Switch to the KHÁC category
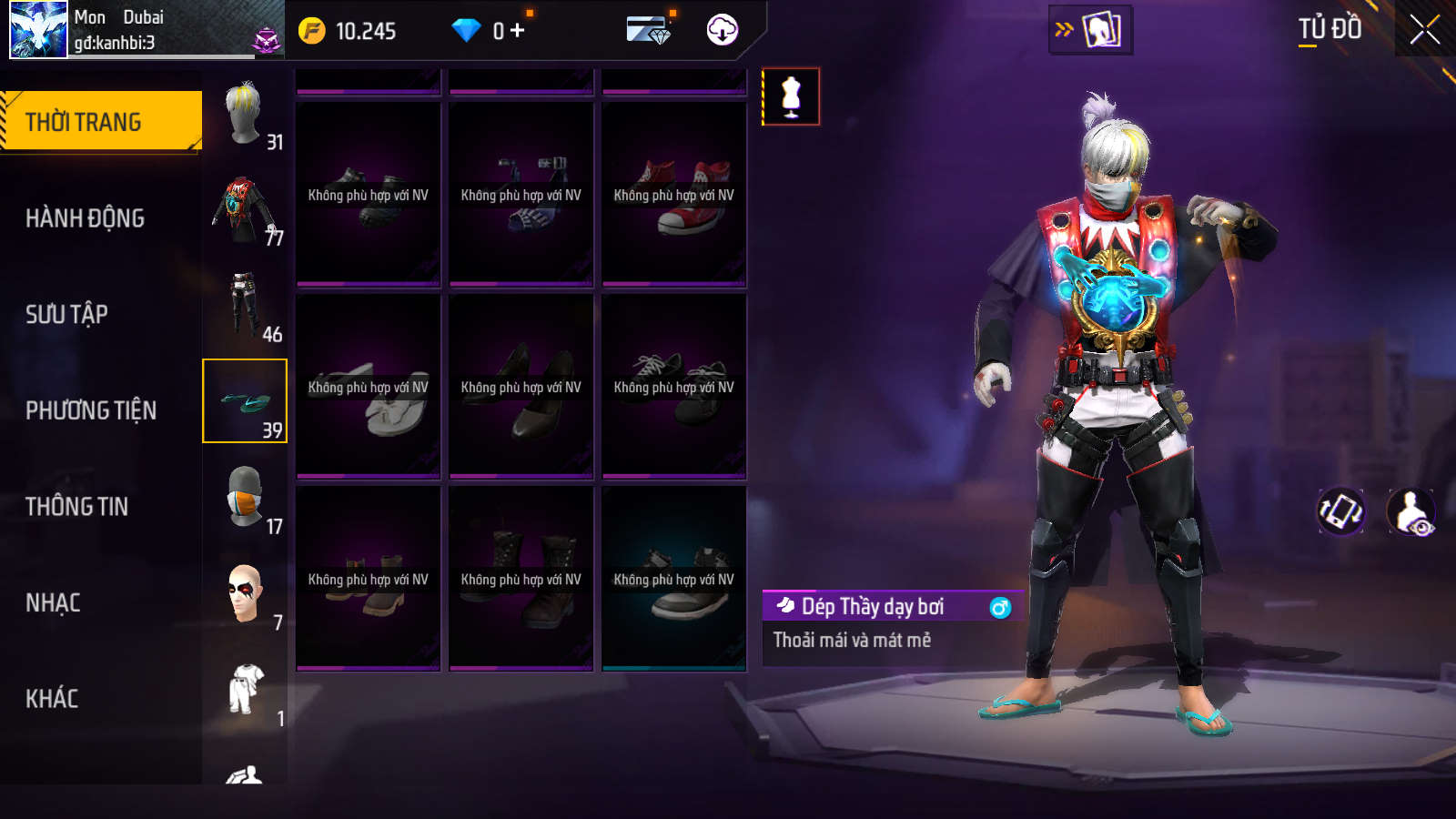 52,699
